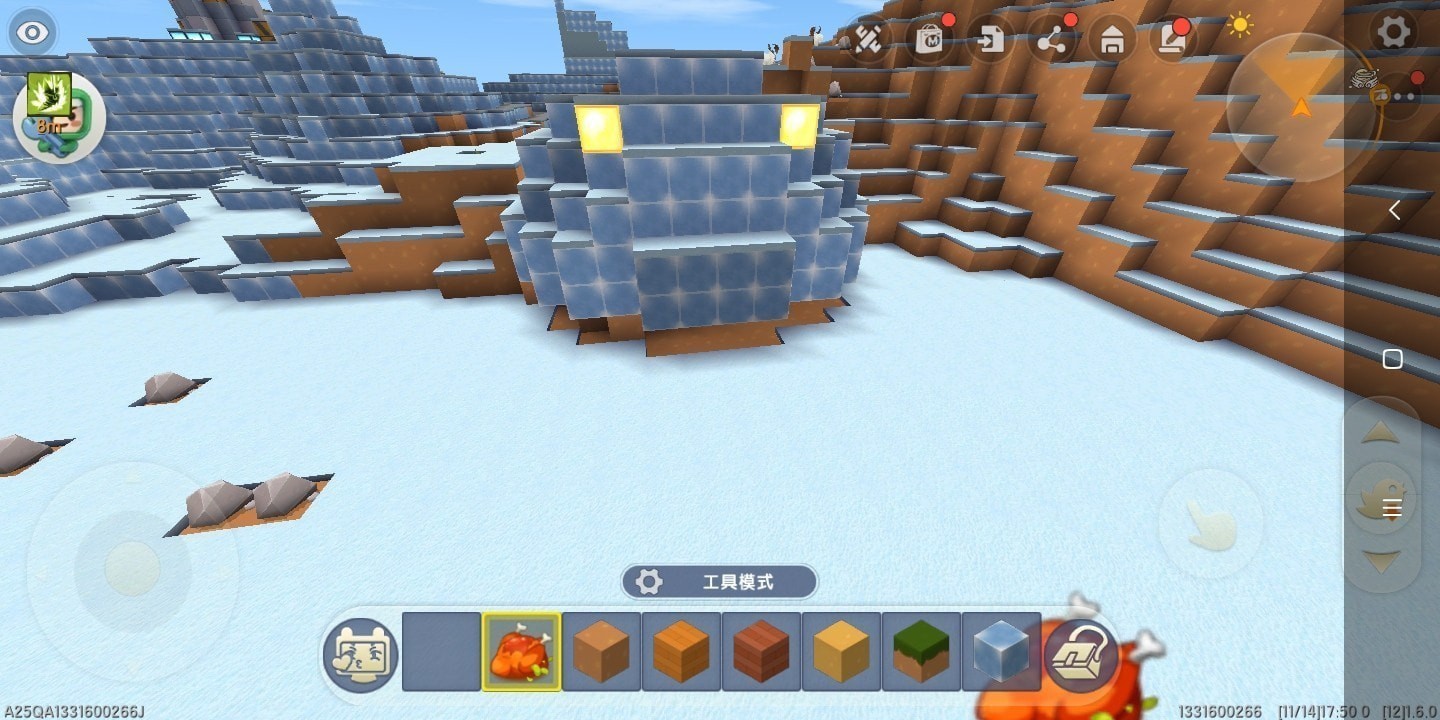Open the crossed tools crafting menu
The height and width of the screenshot is (720, 1440).
[x=867, y=40]
